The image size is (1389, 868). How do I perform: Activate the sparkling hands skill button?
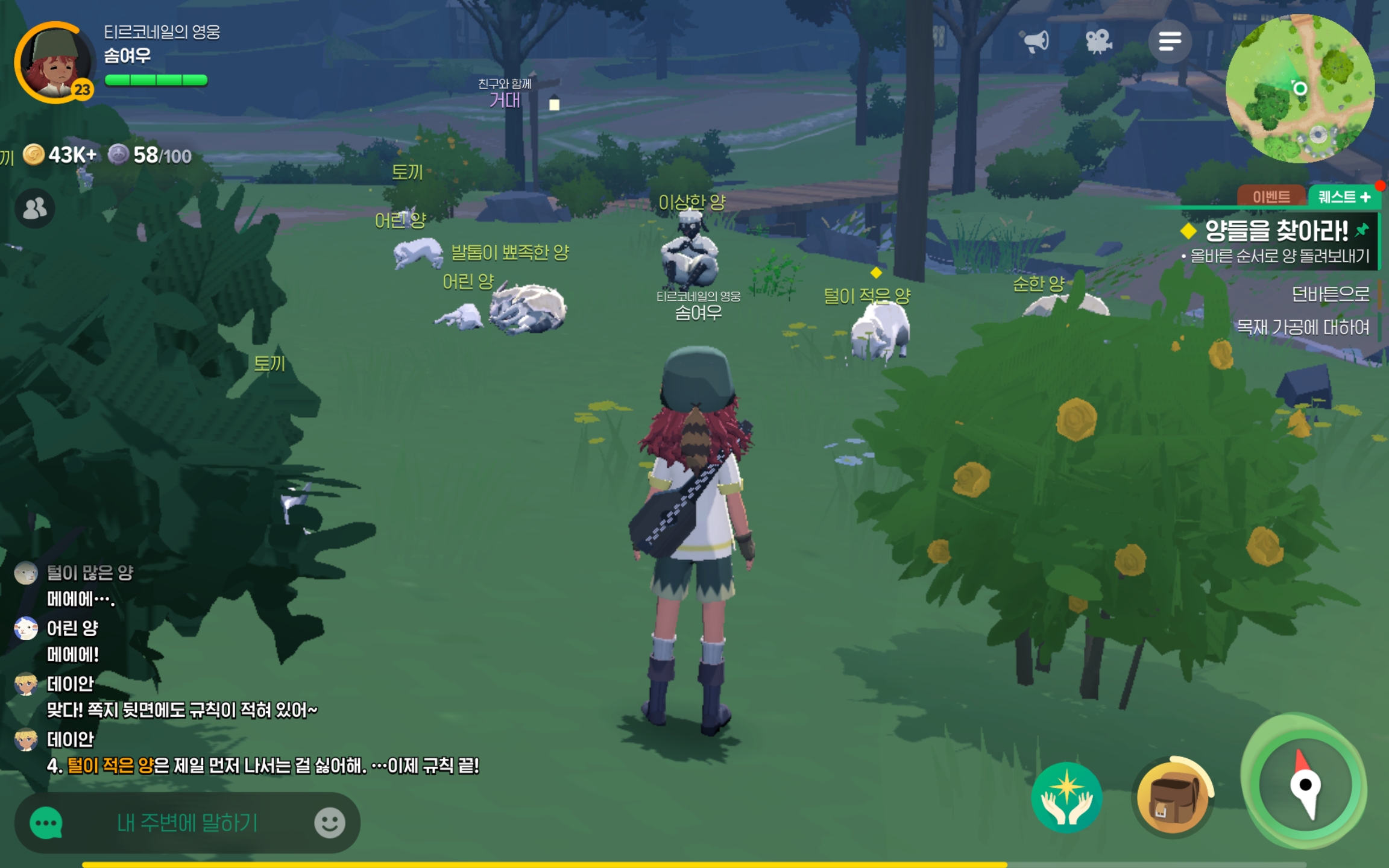pos(1066,798)
